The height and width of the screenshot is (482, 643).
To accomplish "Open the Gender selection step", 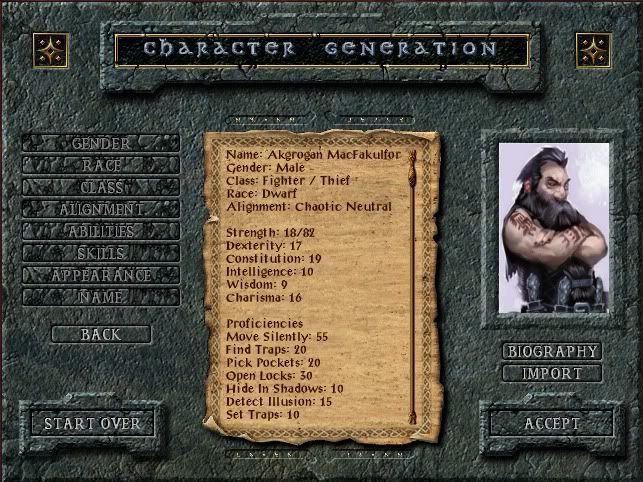I will (101, 144).
